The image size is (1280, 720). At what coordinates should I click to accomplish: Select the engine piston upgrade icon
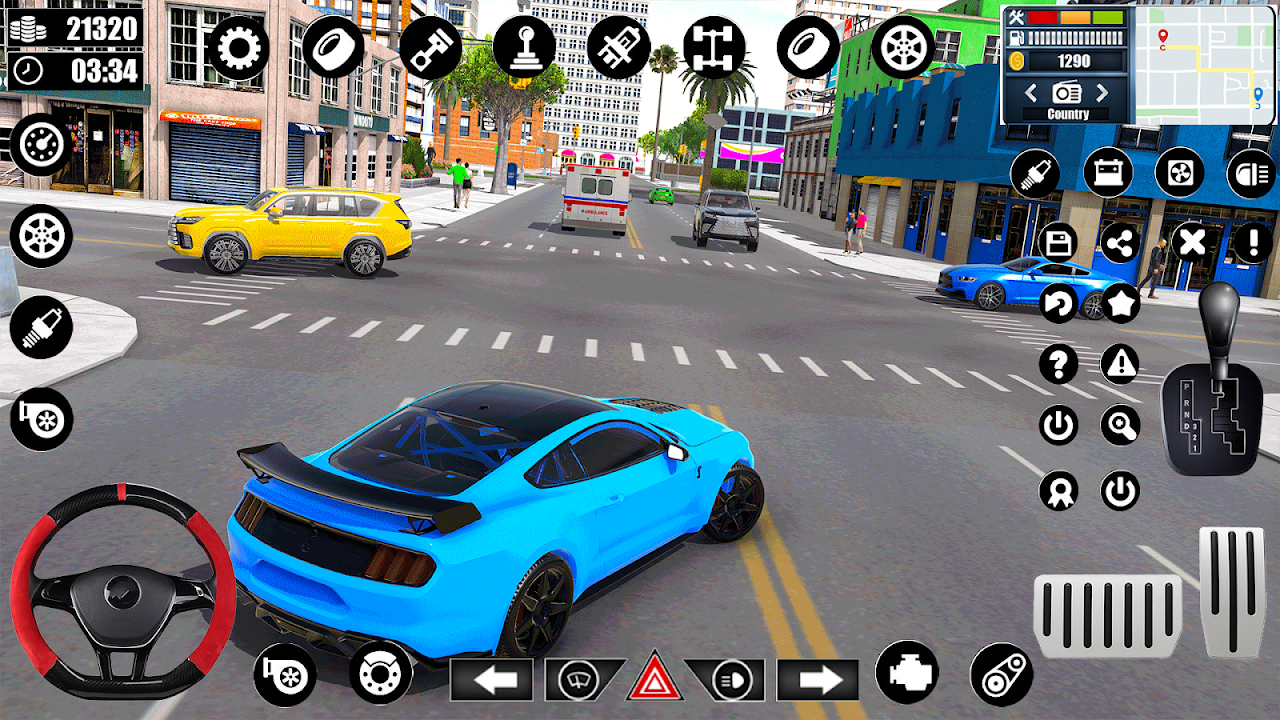coord(430,48)
